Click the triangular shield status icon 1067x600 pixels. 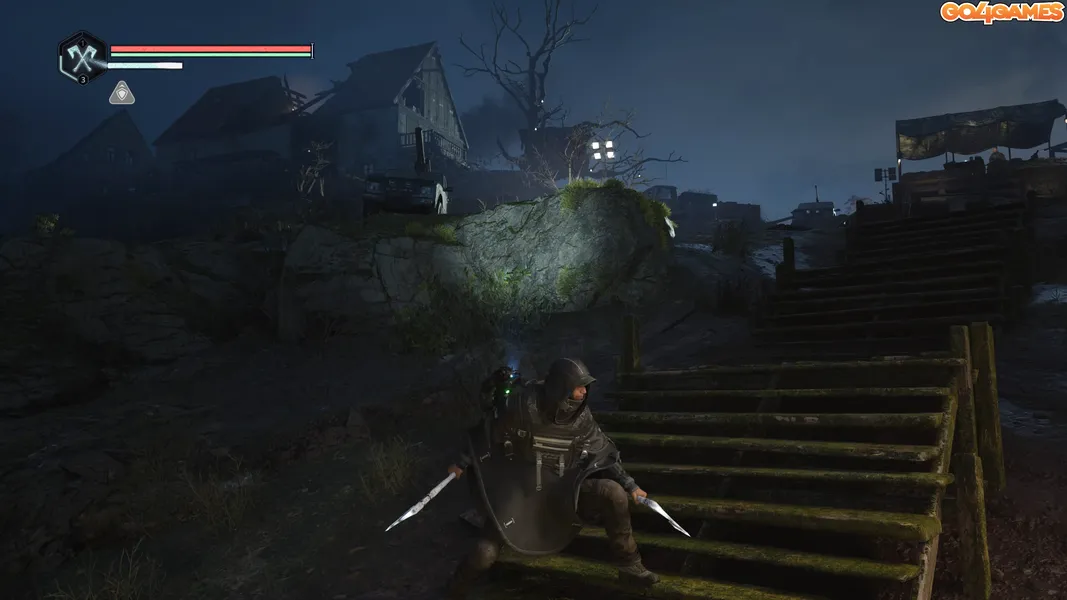tap(122, 93)
